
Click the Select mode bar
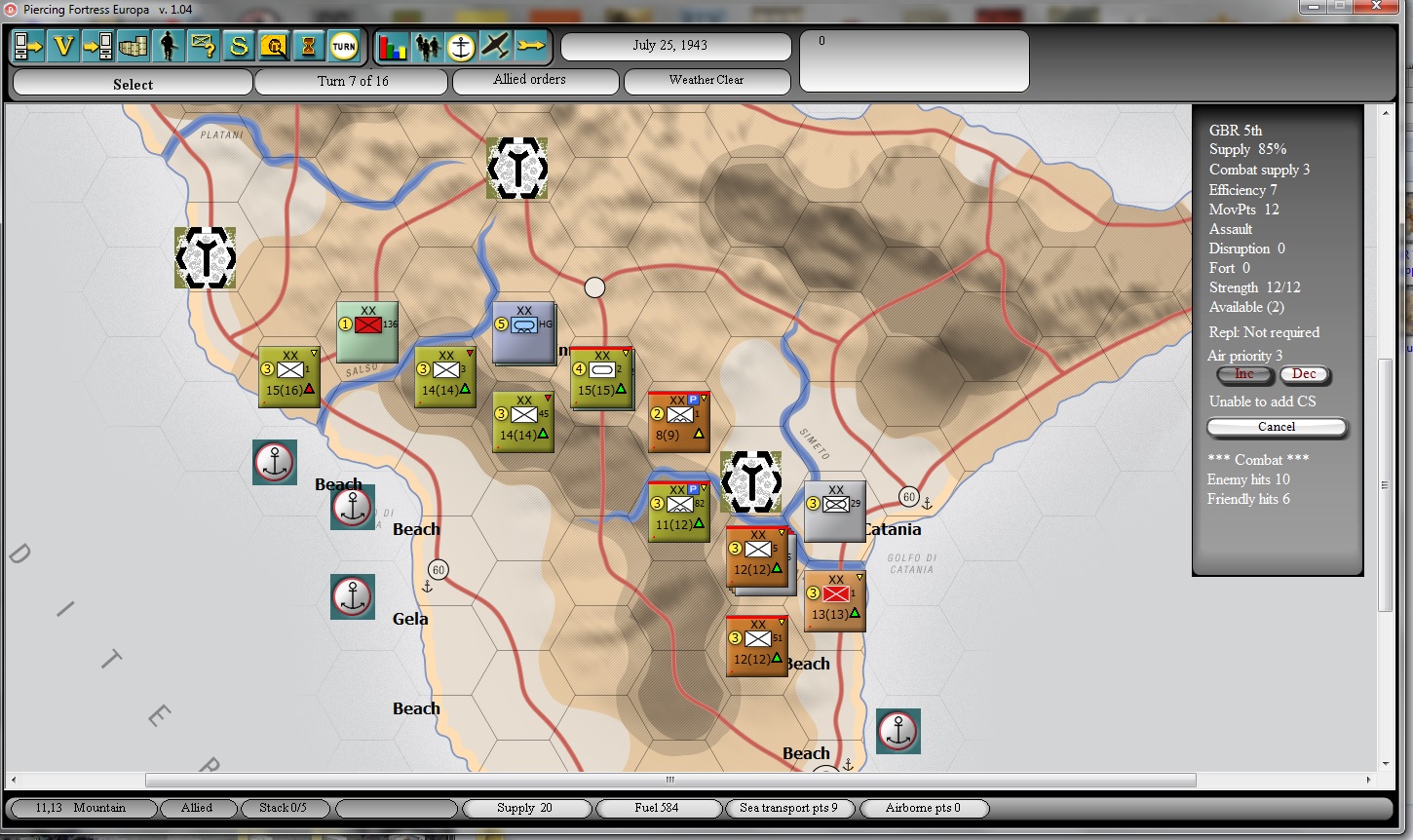[133, 83]
